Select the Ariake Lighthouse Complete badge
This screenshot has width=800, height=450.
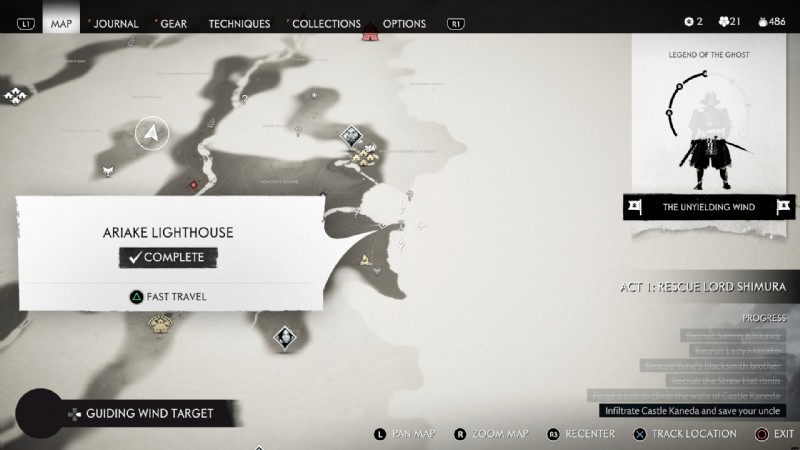[167, 257]
